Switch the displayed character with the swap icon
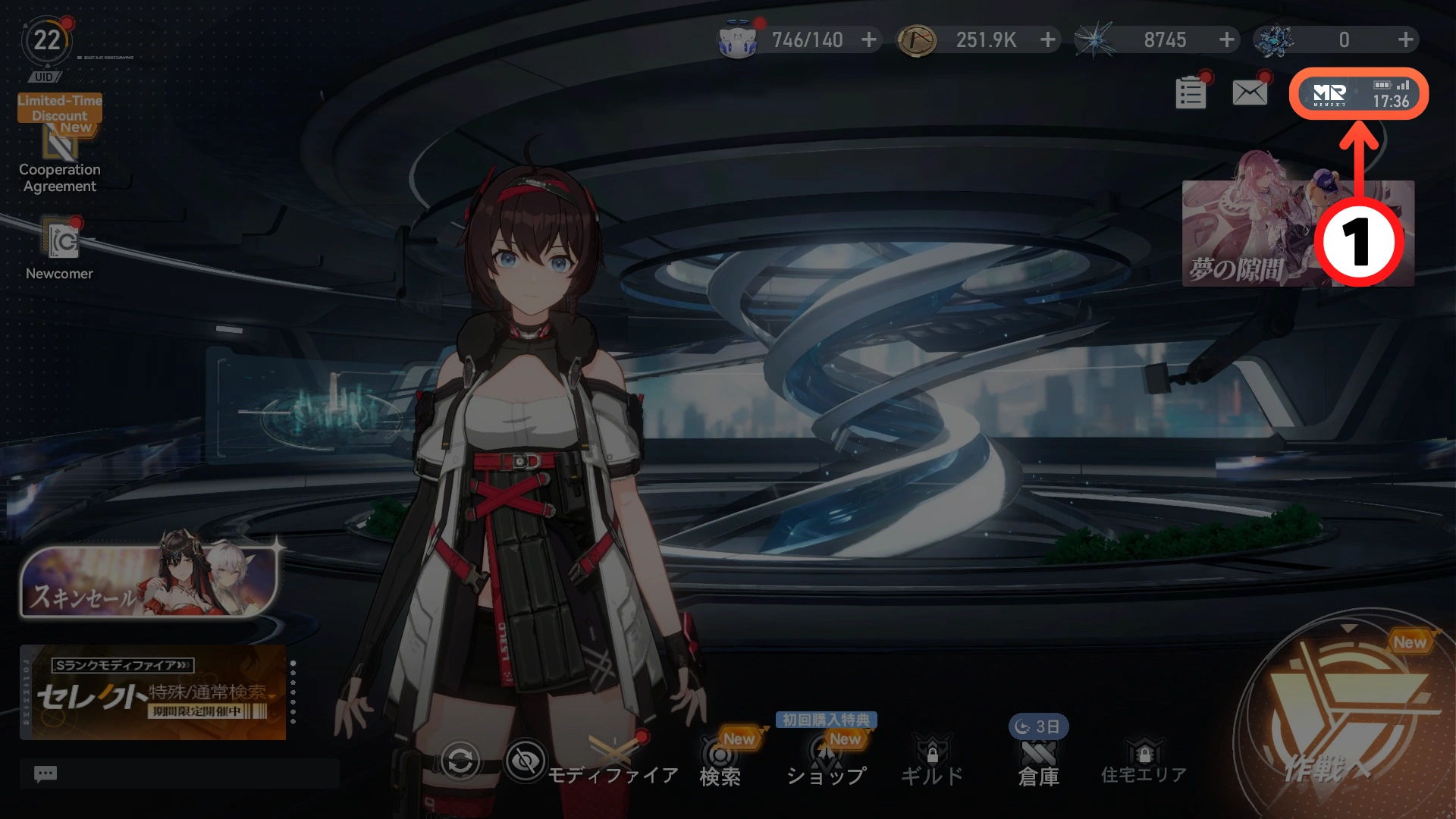The height and width of the screenshot is (819, 1456). [460, 761]
